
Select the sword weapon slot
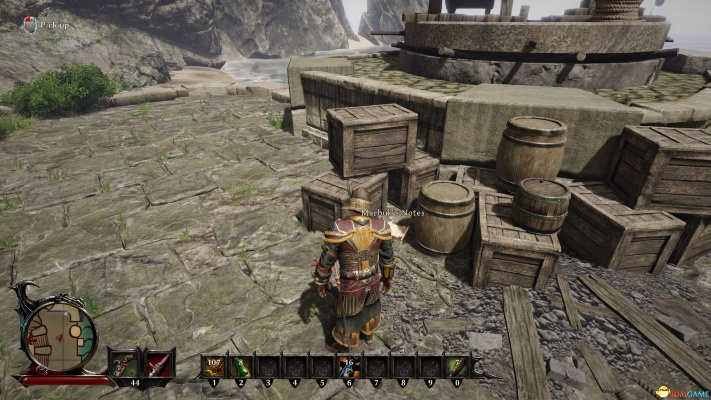click(x=159, y=363)
